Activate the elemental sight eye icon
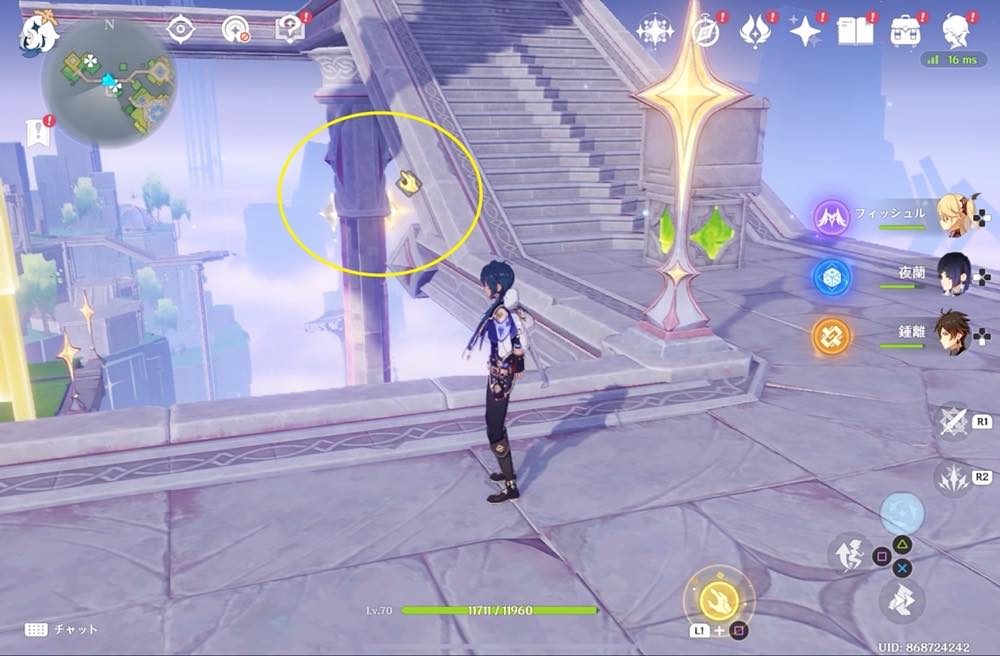Screen dimensions: 1000x656 (180, 30)
